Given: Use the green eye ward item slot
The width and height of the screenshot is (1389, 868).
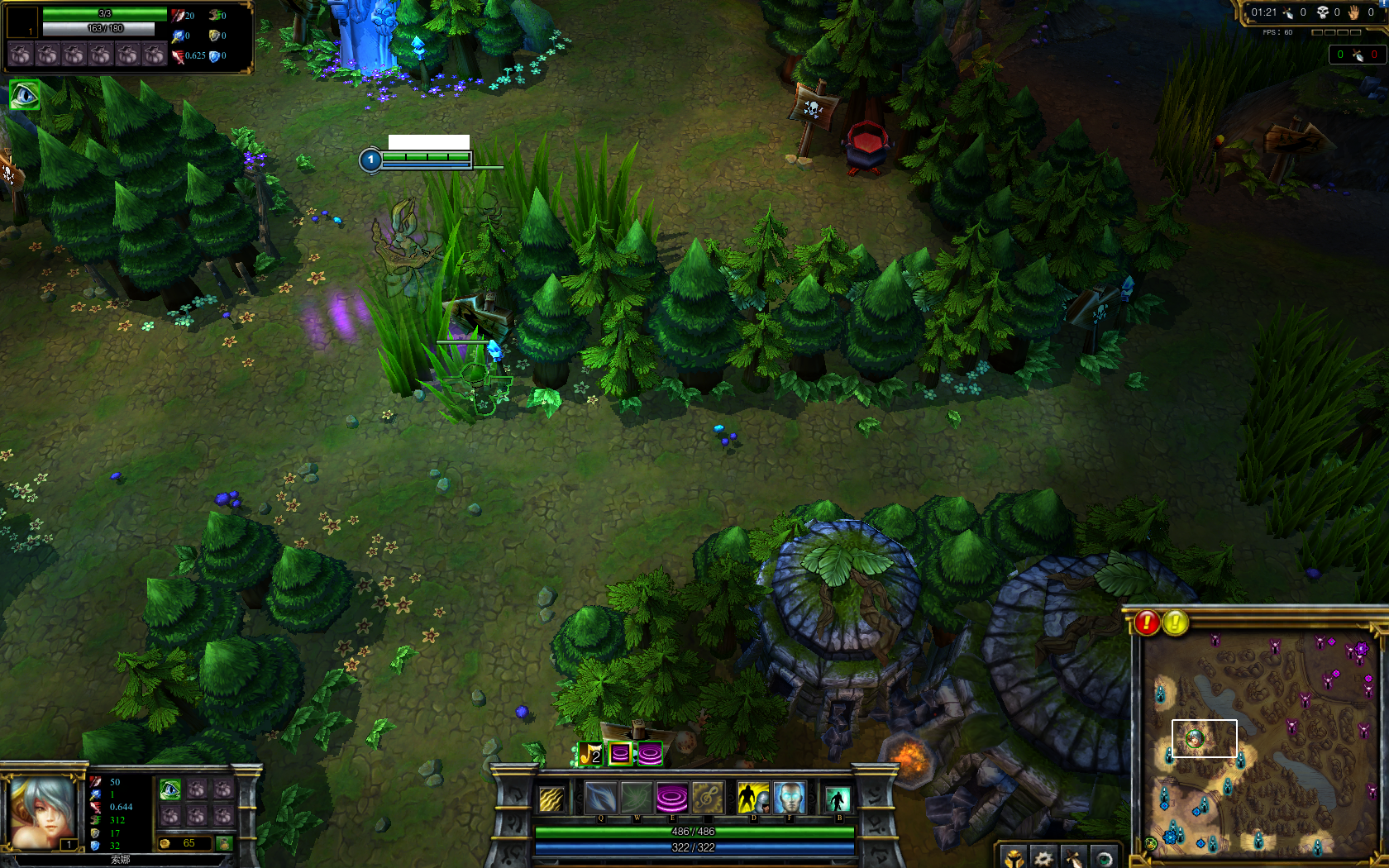Looking at the screenshot, I should 170,789.
